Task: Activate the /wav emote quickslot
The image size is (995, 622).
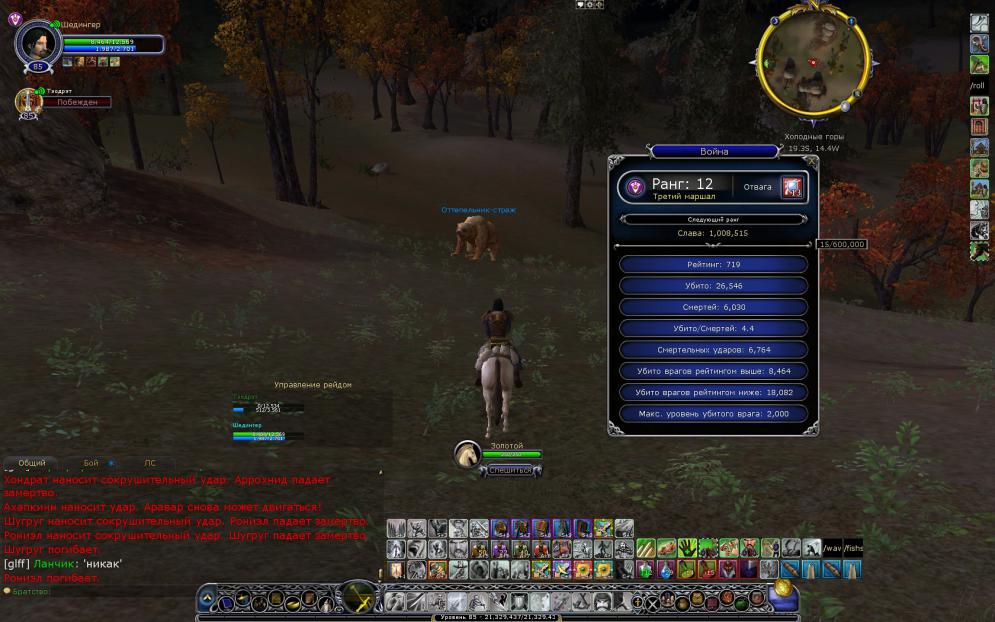Action: 832,548
